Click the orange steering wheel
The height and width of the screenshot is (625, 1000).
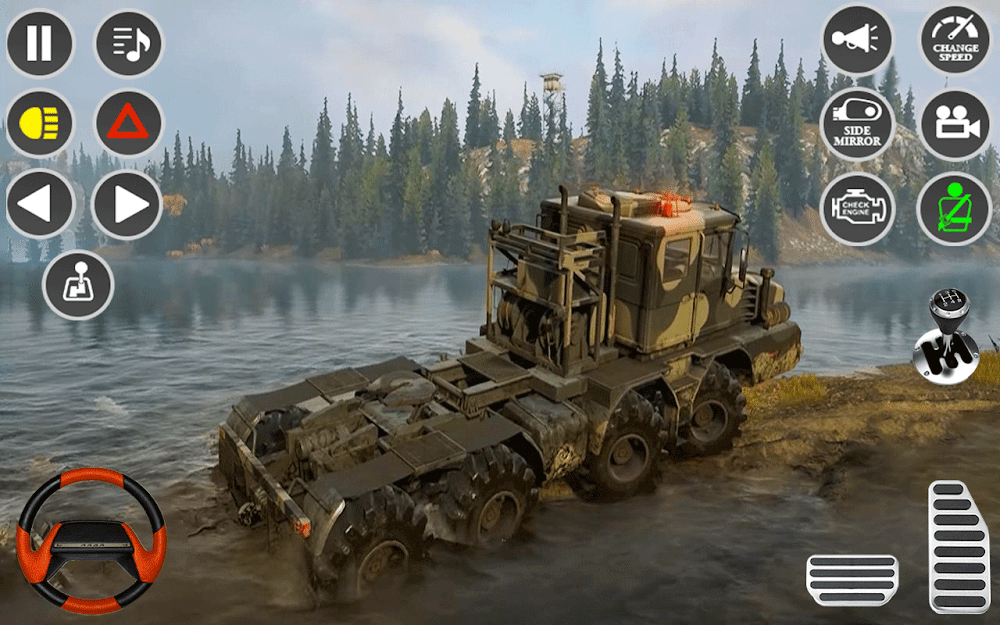(x=92, y=540)
